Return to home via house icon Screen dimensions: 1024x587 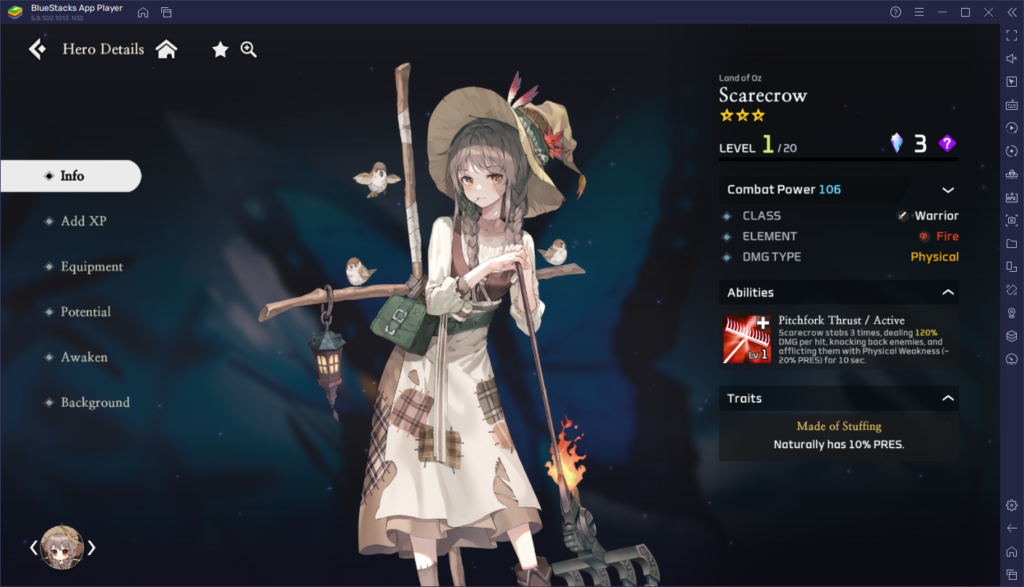click(166, 49)
